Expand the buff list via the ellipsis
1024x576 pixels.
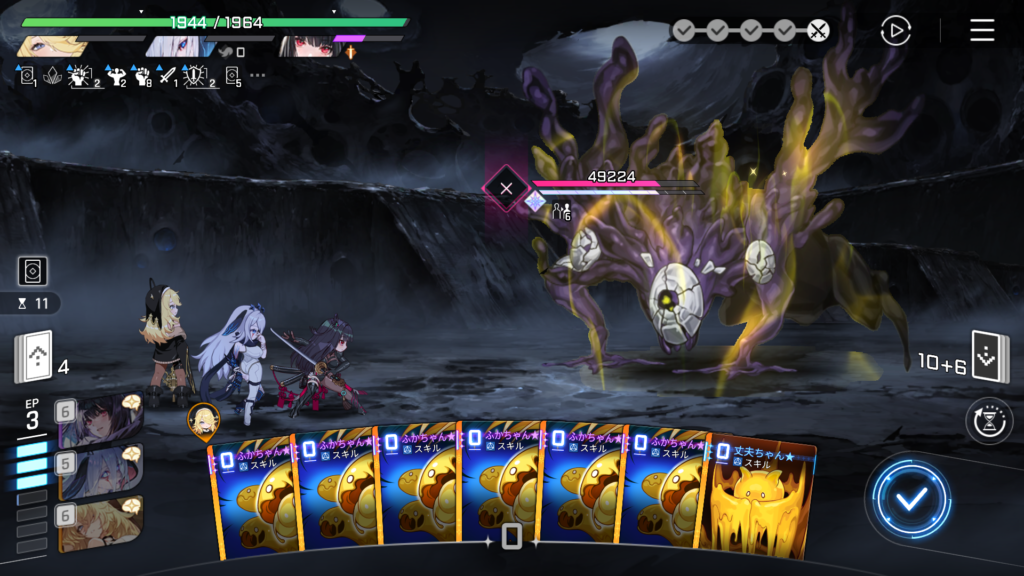pos(258,75)
